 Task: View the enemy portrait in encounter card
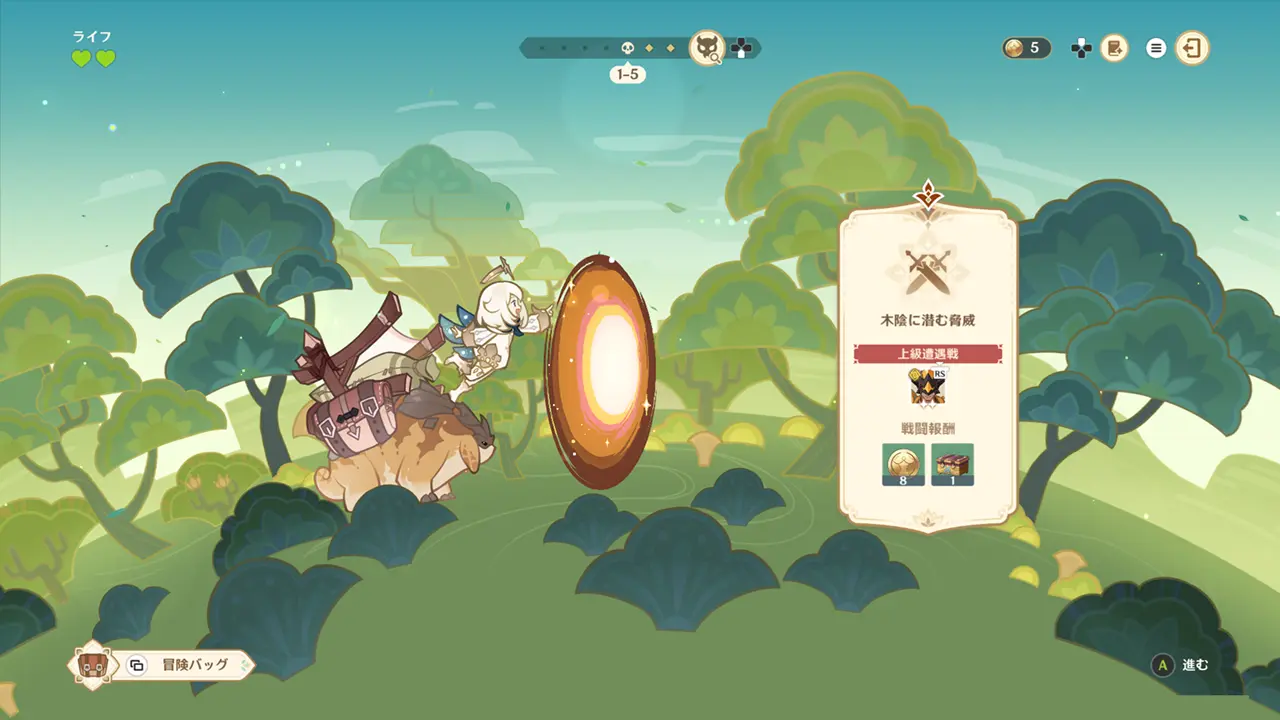(x=927, y=388)
